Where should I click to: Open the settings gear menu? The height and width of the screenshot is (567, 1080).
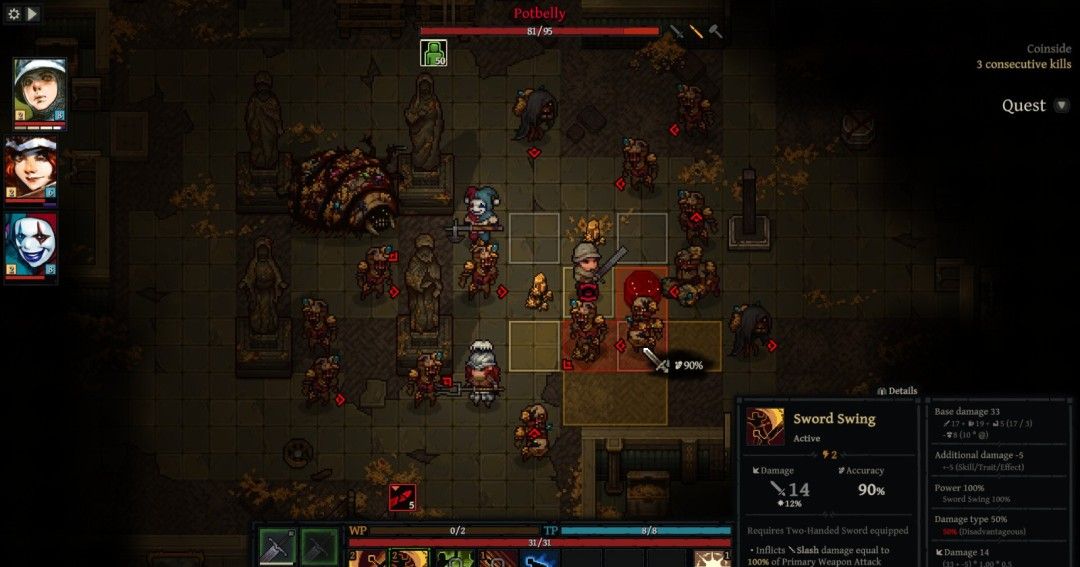14,14
